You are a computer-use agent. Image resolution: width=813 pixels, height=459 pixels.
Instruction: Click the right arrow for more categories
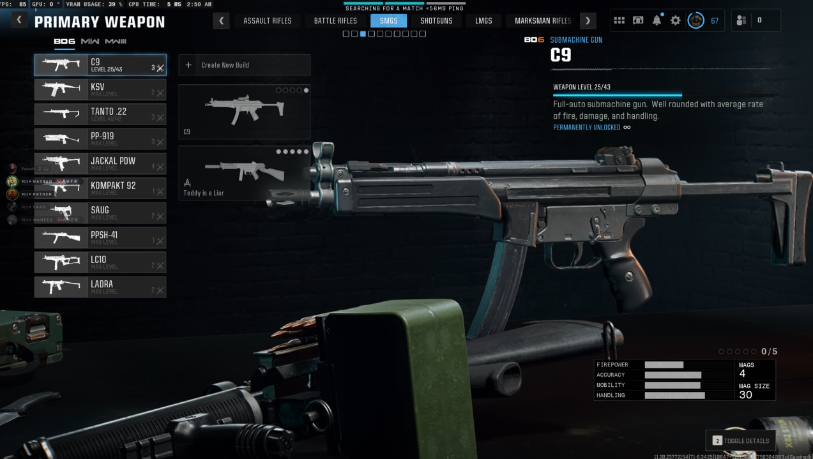point(588,20)
